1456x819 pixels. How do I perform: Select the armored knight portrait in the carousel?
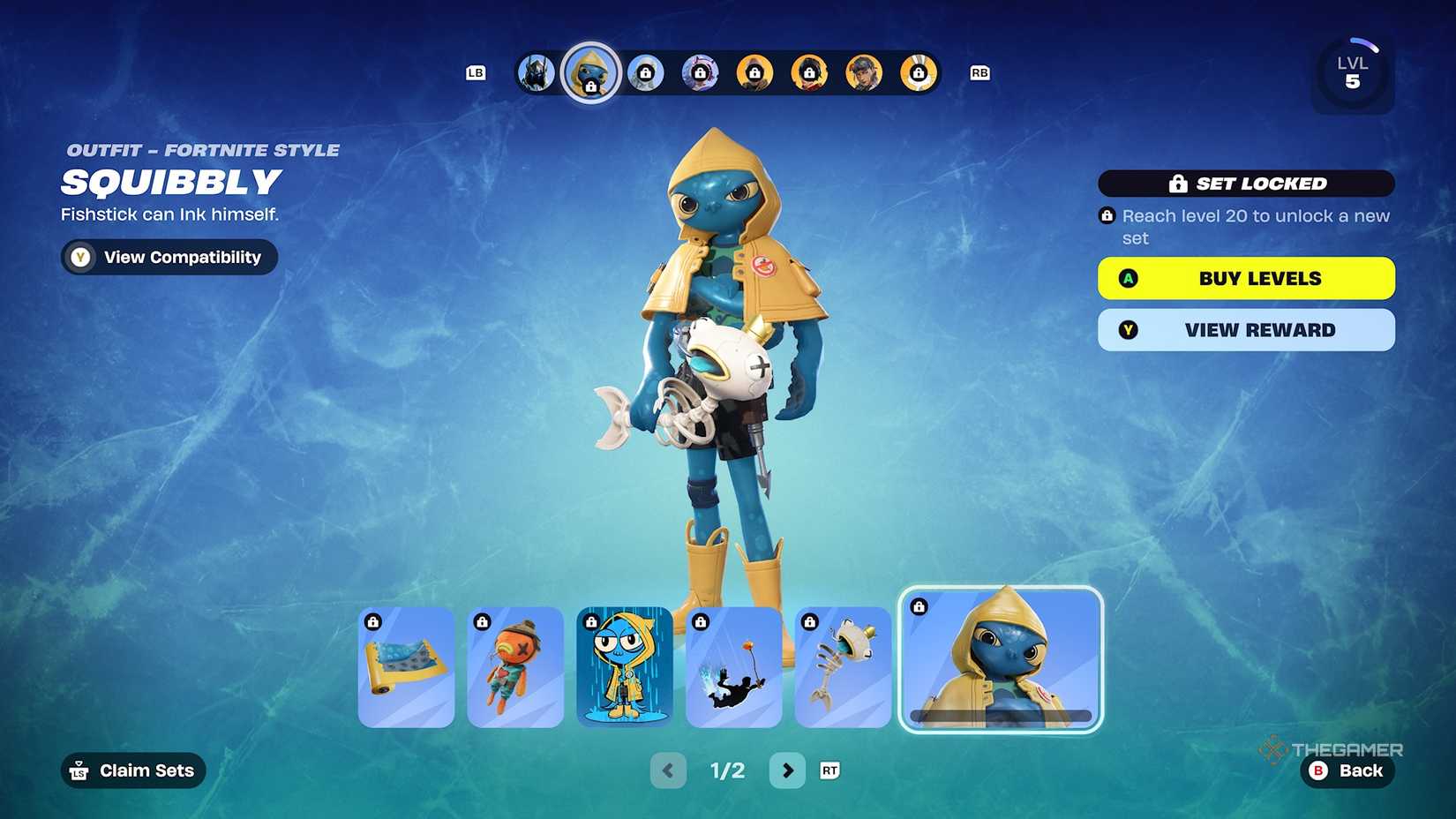[535, 72]
